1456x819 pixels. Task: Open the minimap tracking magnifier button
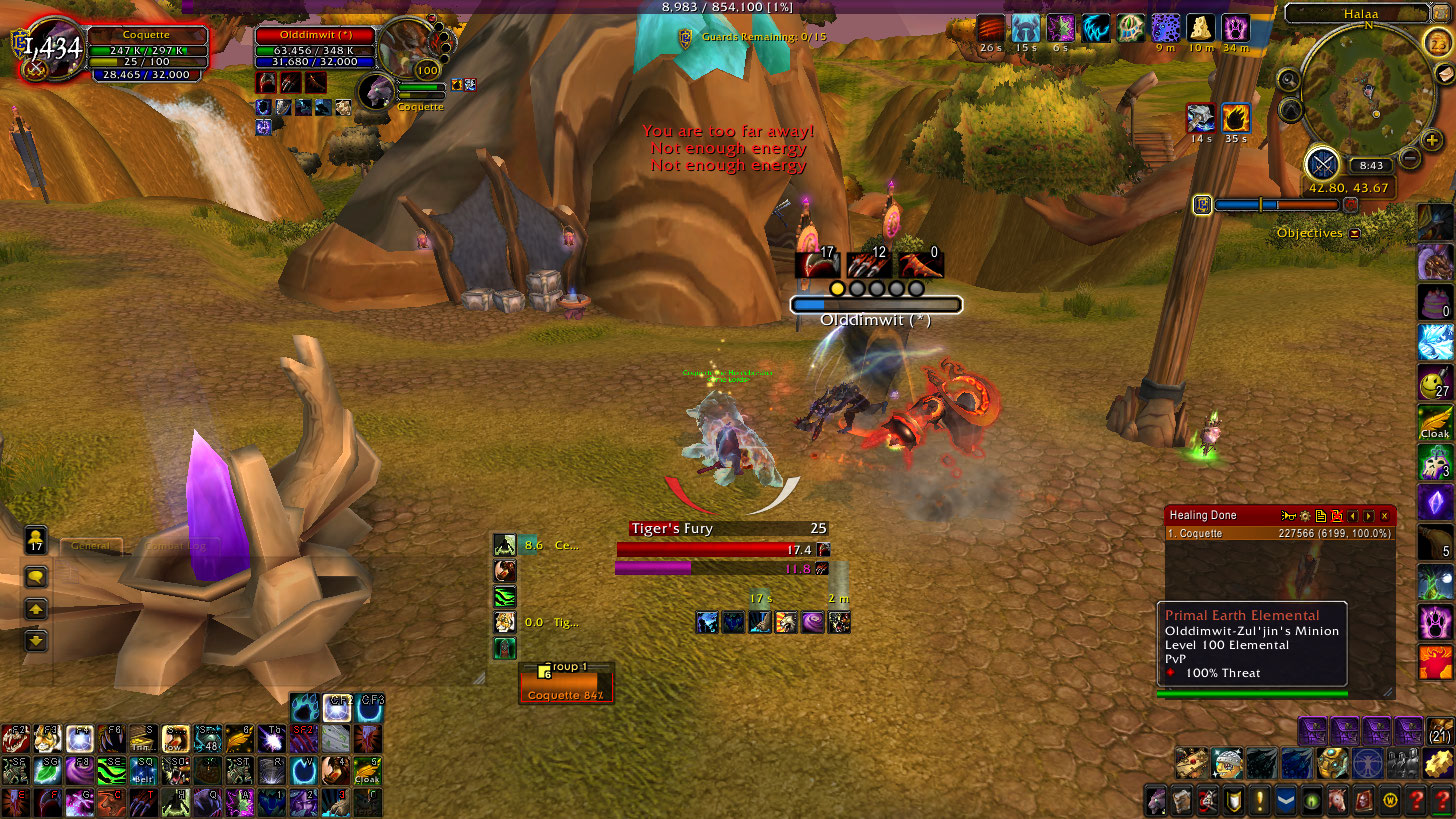point(1289,80)
